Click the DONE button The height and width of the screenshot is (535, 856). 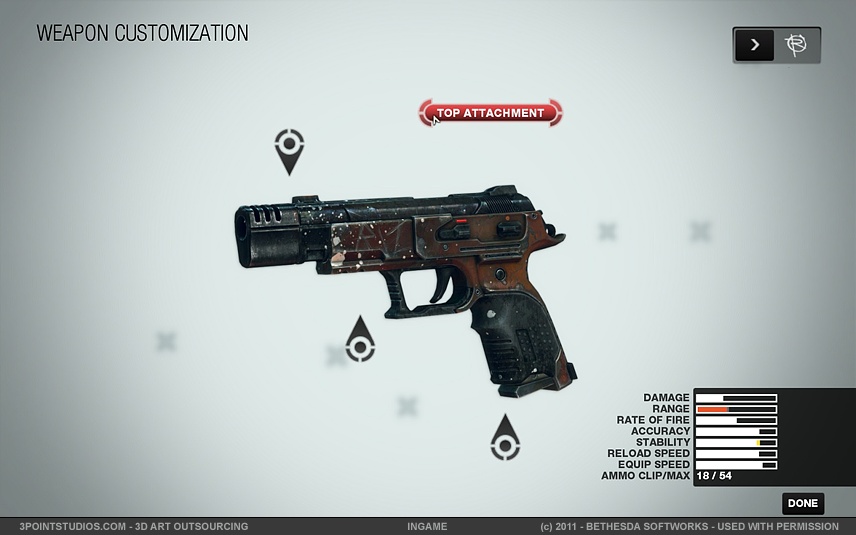point(802,504)
